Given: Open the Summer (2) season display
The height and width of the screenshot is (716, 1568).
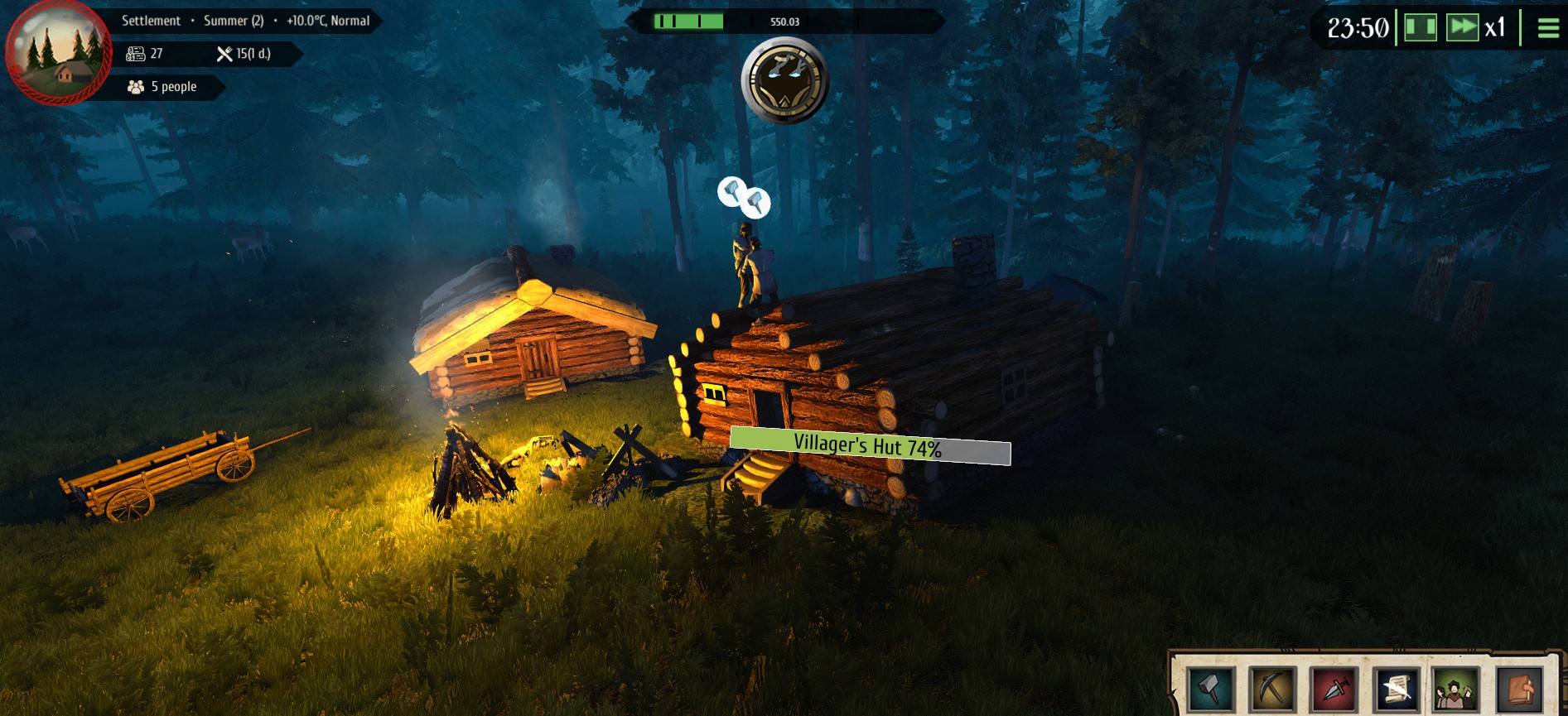Looking at the screenshot, I should [234, 21].
